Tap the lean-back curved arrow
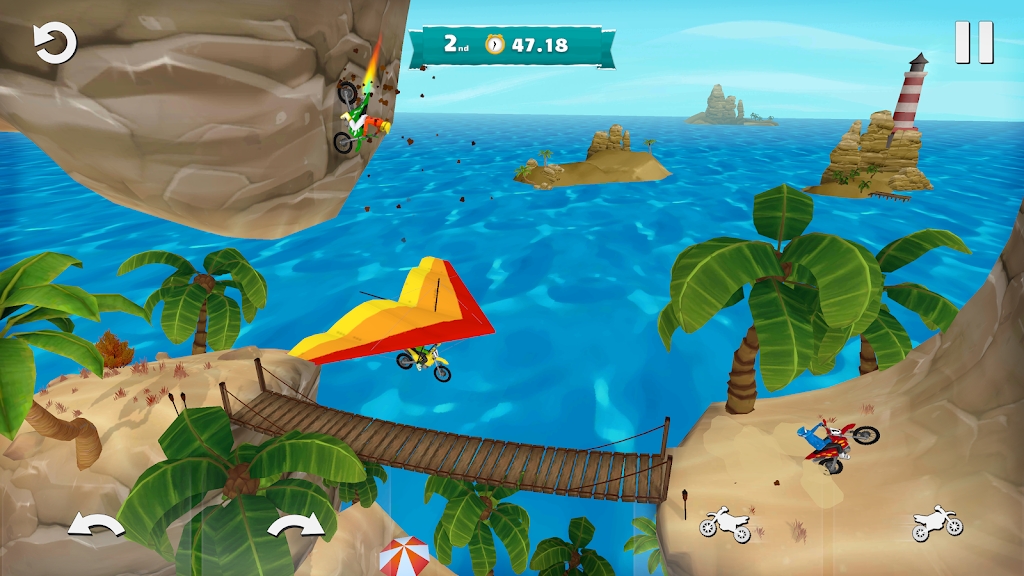The width and height of the screenshot is (1024, 576). (95, 526)
